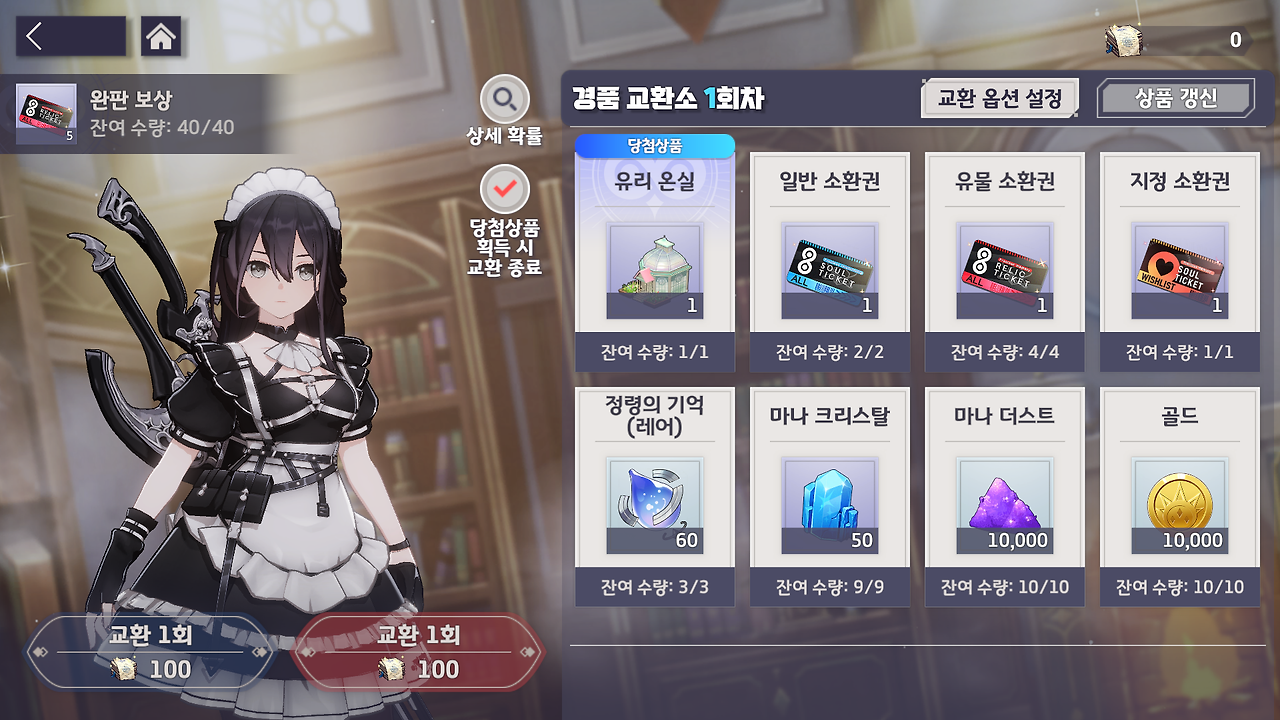Click the Wishlist Soul Ticket icon under 지정 소환권
This screenshot has width=1280, height=720.
pos(1178,268)
